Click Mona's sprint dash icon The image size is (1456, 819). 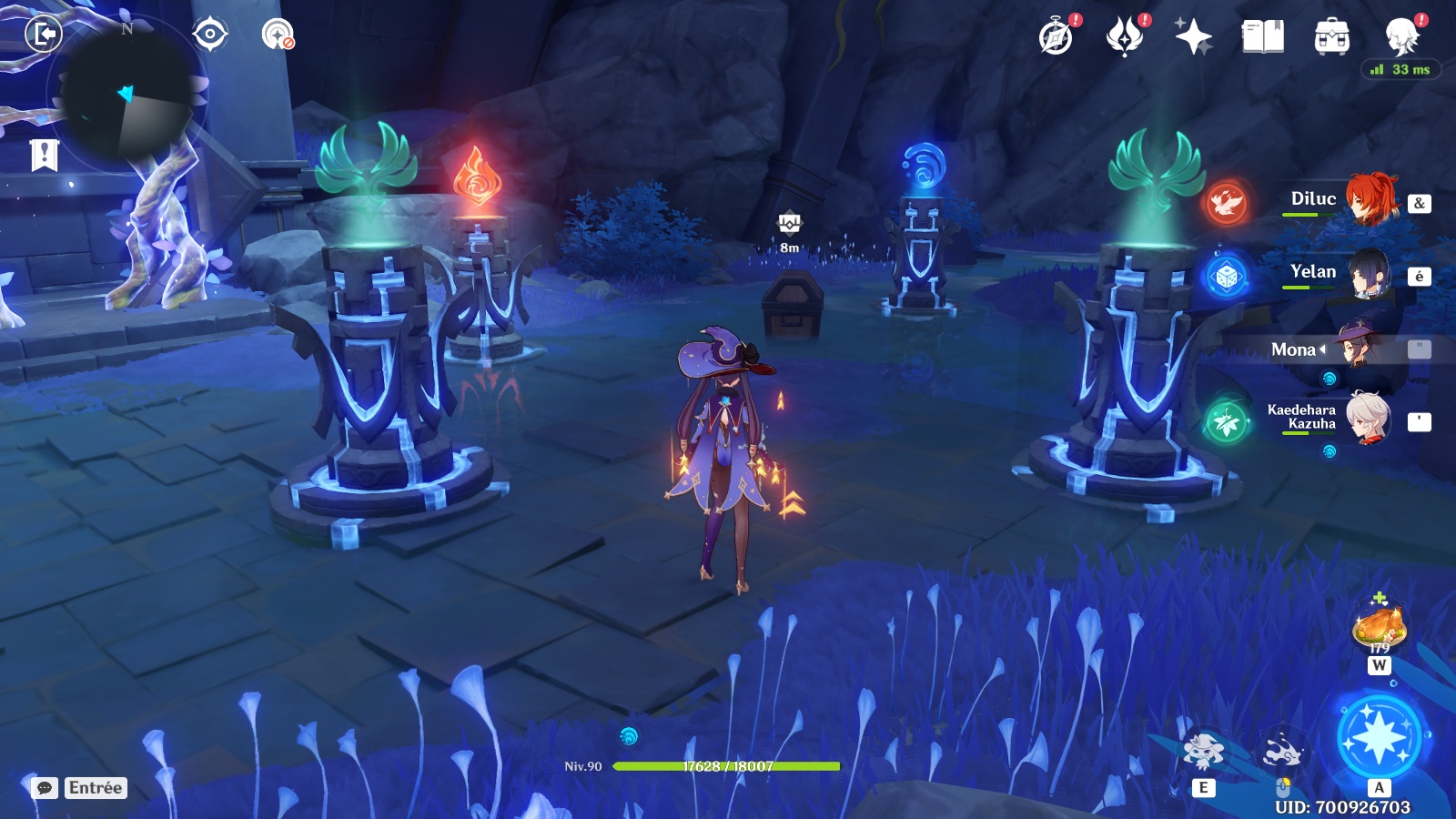click(1283, 753)
